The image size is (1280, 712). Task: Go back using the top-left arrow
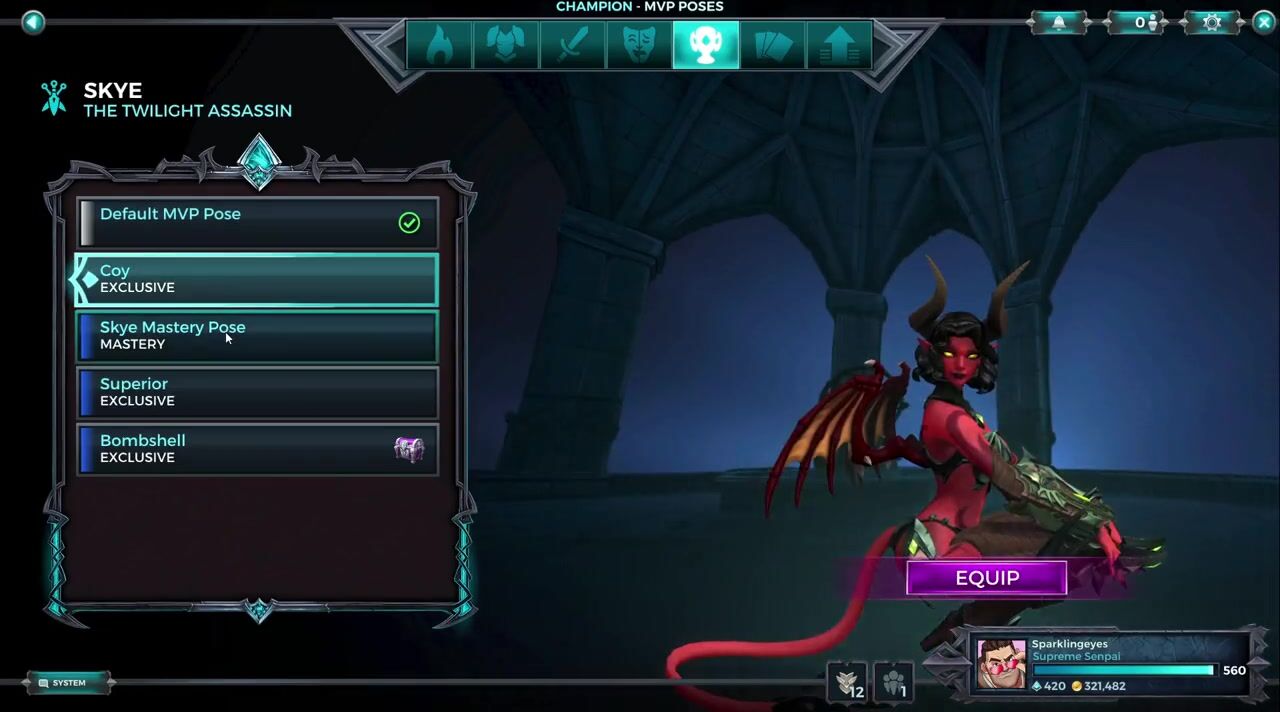point(33,22)
